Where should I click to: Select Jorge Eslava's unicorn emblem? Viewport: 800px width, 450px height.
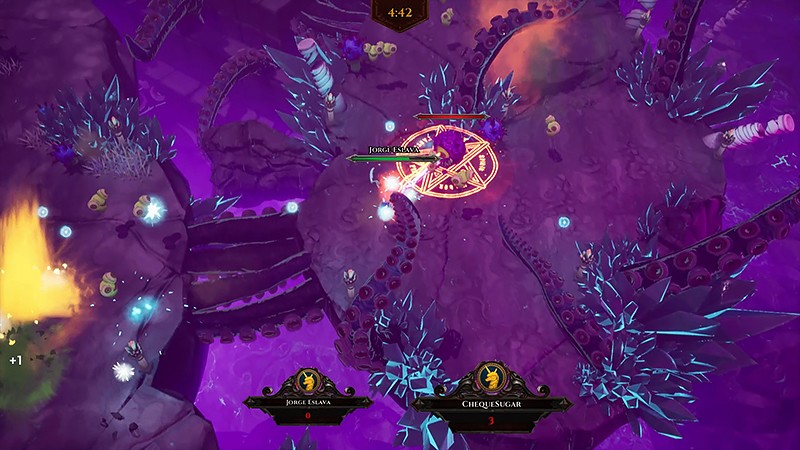307,382
